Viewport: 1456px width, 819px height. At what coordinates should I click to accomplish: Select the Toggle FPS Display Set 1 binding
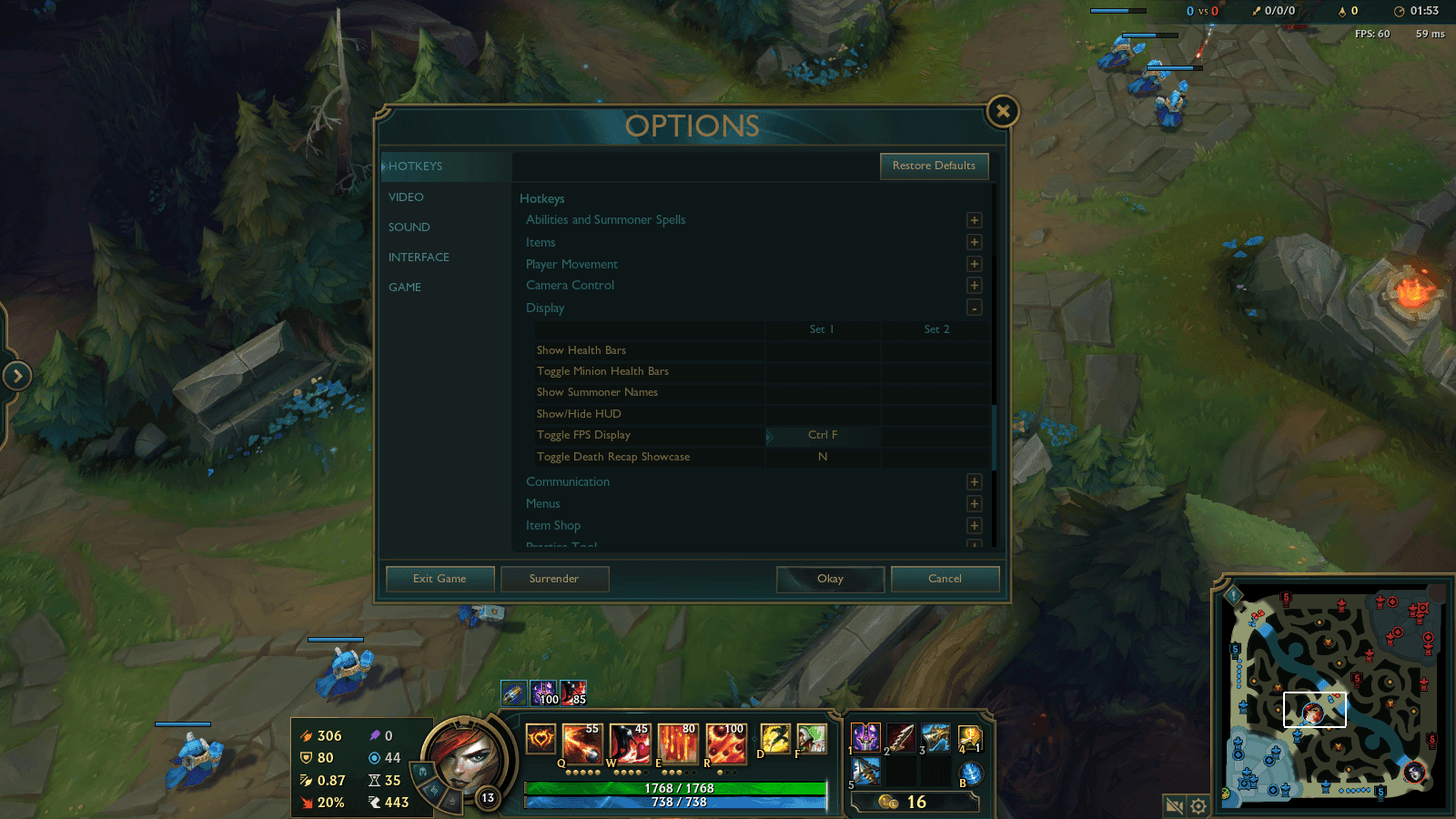(823, 435)
